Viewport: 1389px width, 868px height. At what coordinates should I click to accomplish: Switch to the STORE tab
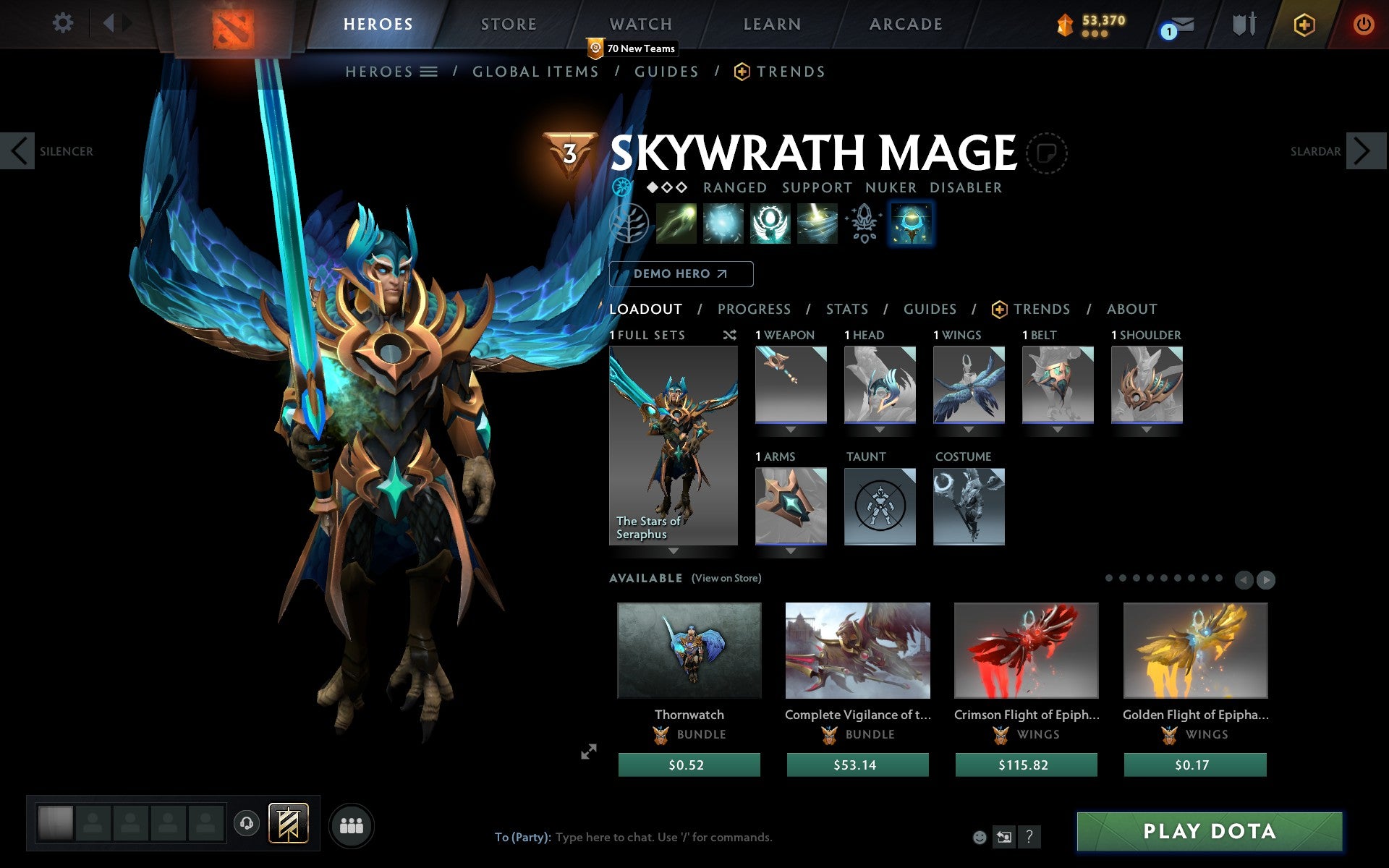[x=508, y=24]
